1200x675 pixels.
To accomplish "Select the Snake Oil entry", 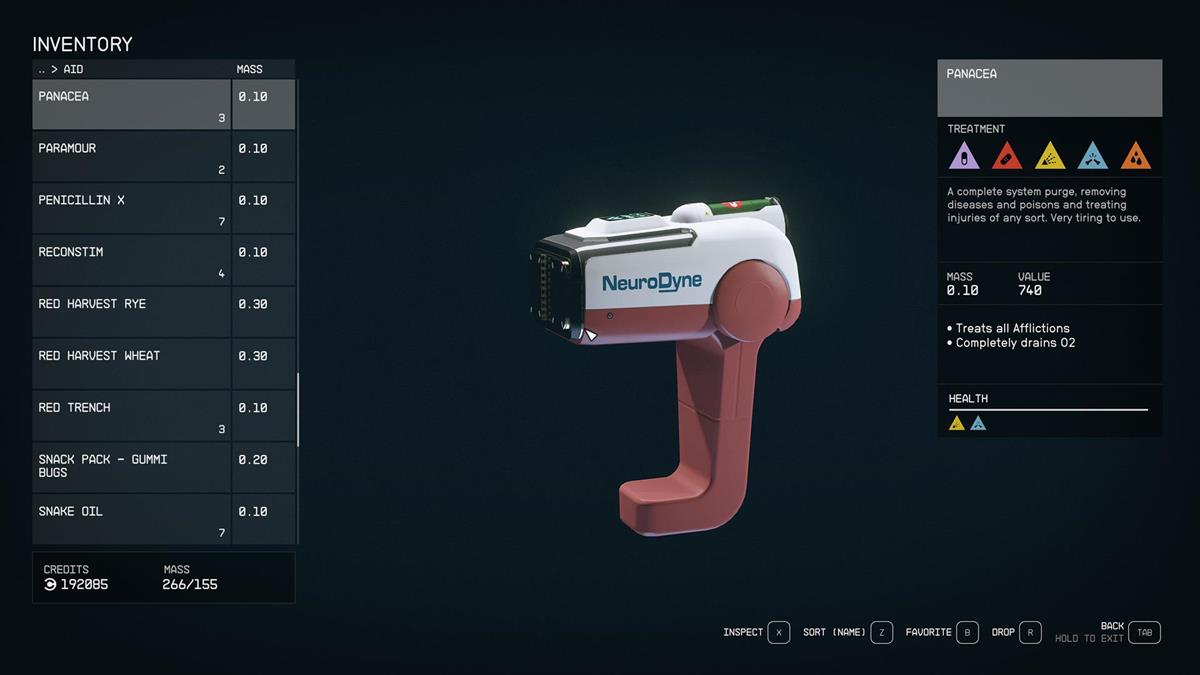I will [131, 520].
